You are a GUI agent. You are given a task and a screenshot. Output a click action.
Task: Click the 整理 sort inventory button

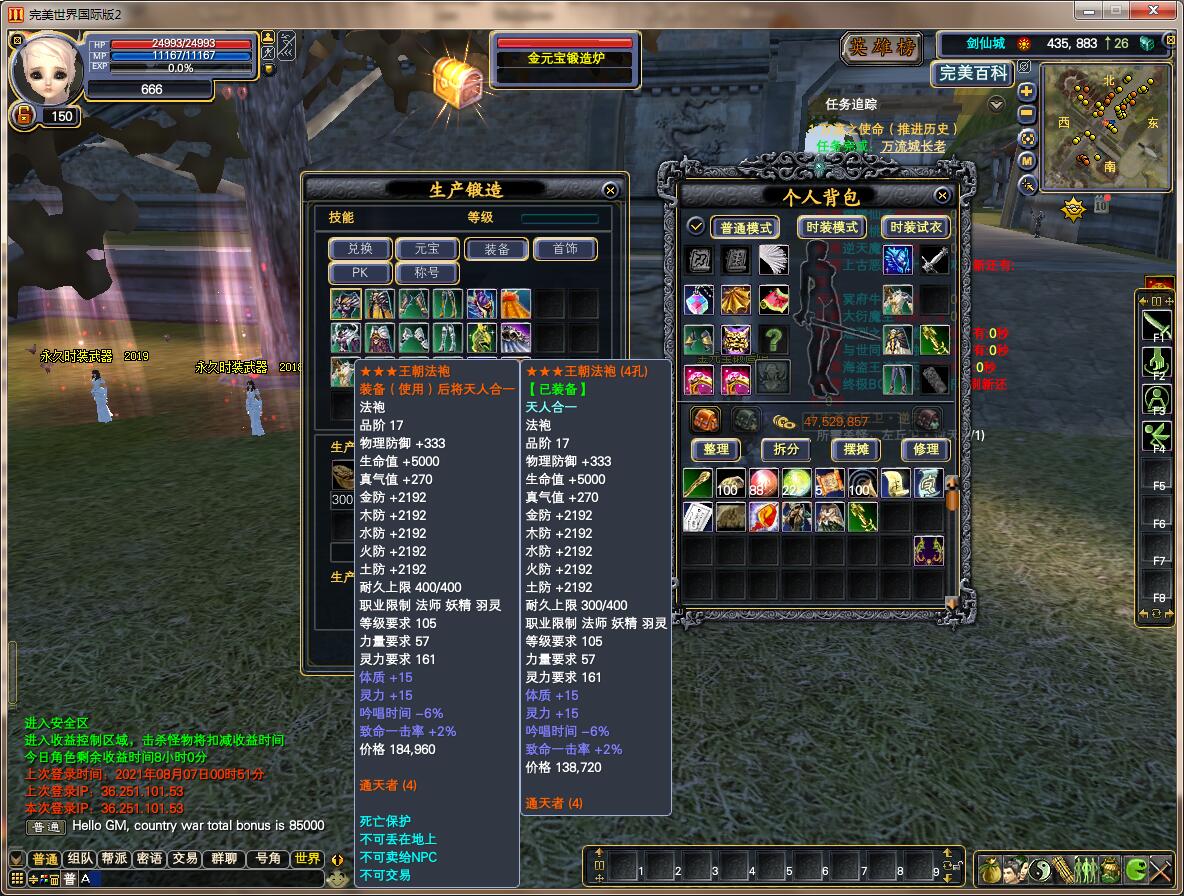[715, 450]
